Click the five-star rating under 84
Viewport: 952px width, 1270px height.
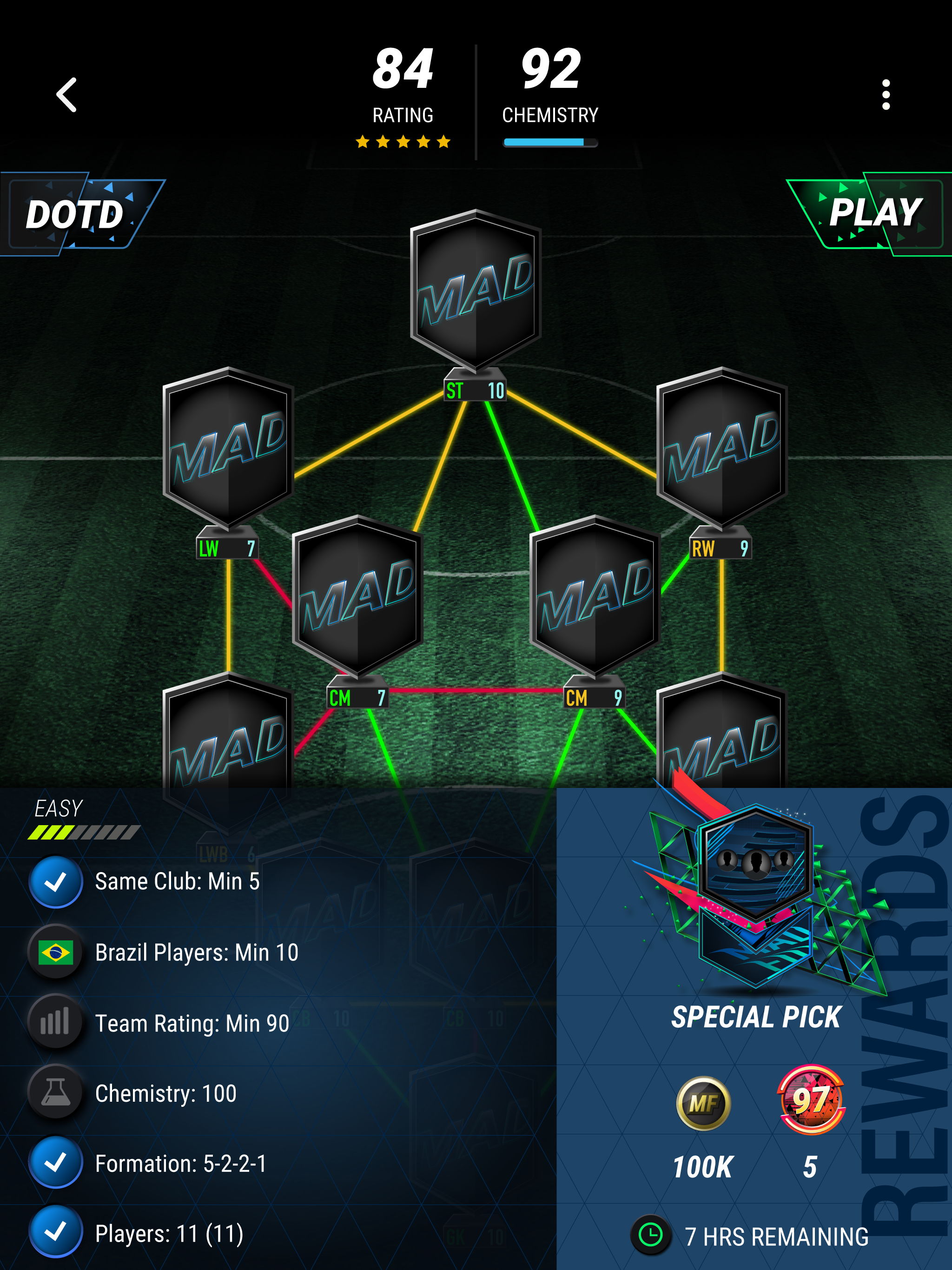pyautogui.click(x=403, y=141)
